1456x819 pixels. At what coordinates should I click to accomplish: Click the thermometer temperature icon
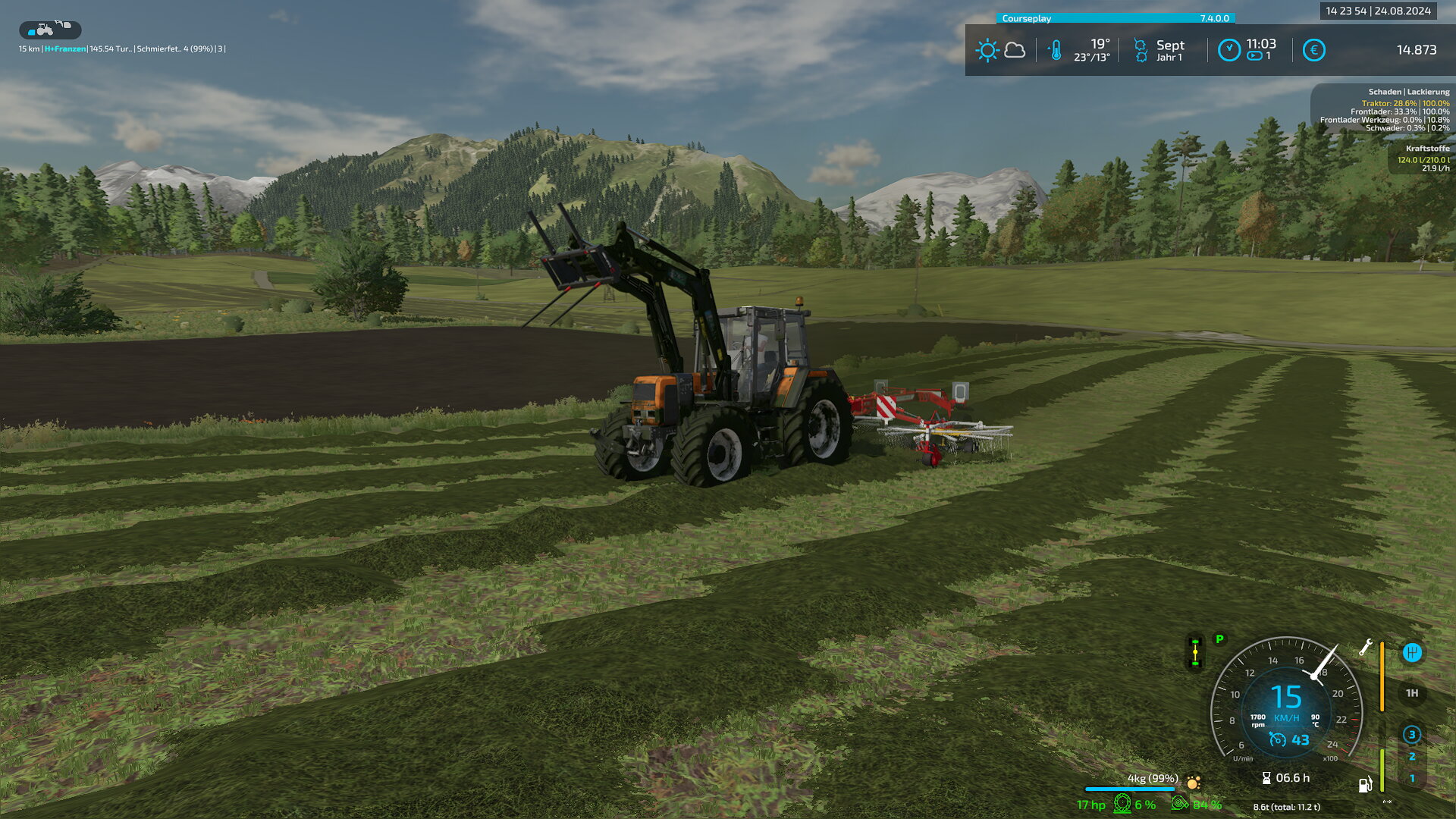tap(1055, 51)
